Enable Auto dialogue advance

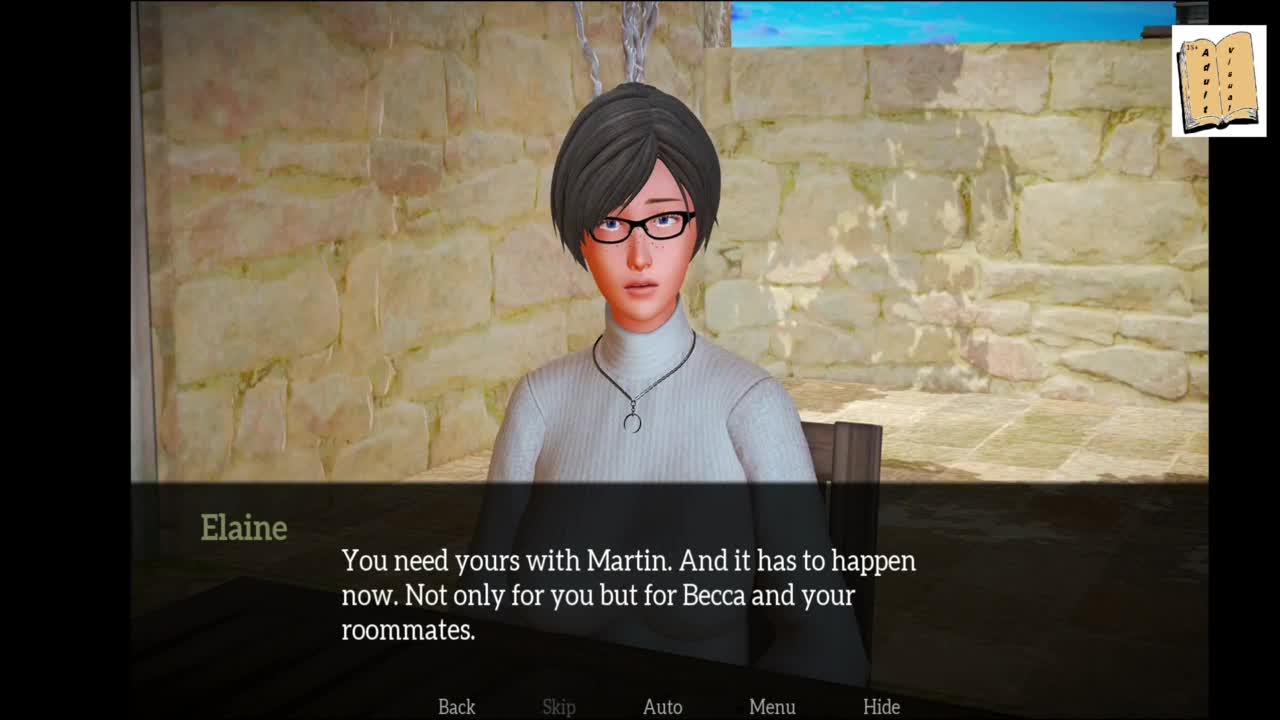[x=662, y=707]
